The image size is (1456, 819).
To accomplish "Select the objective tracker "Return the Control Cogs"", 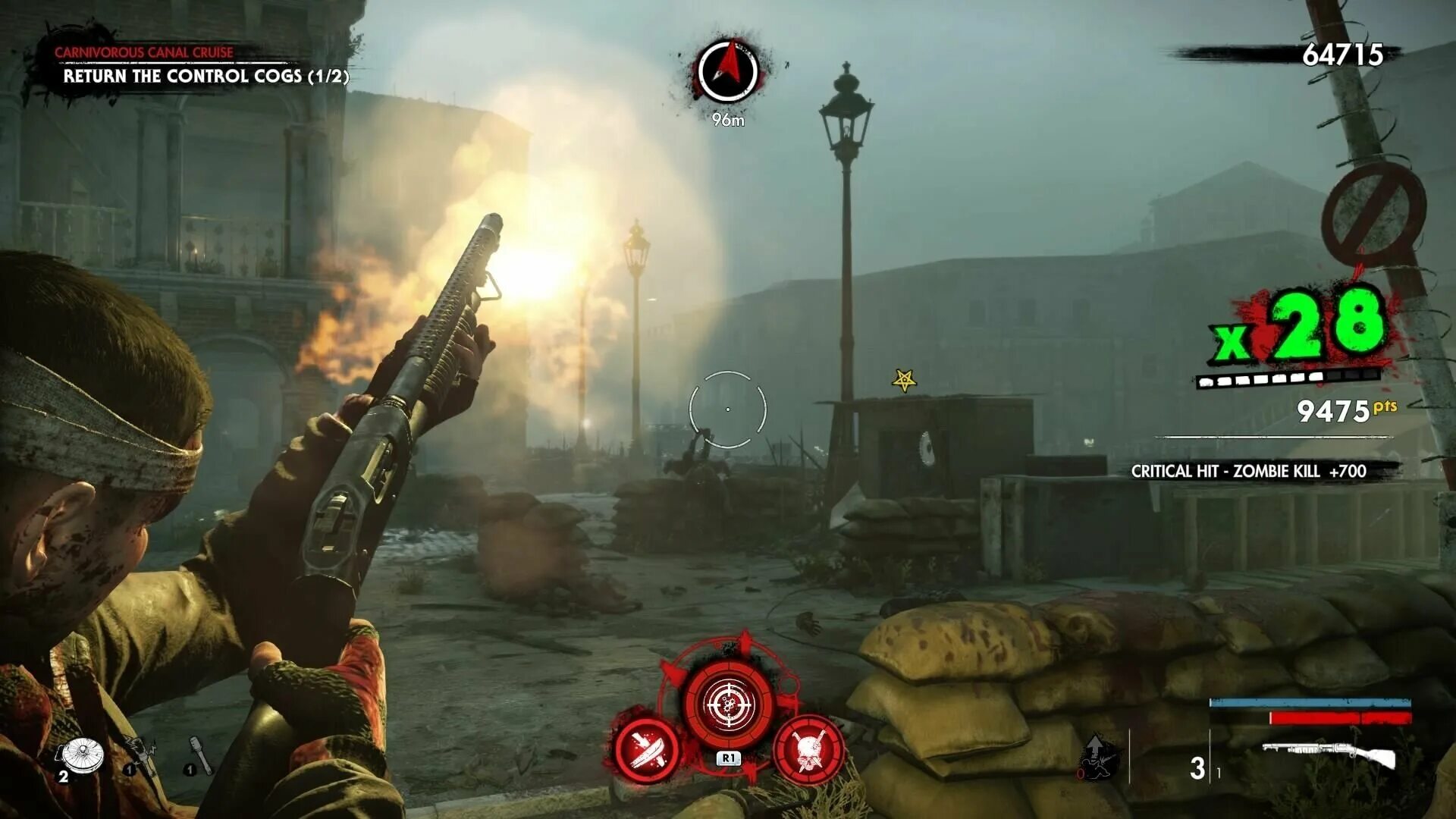I will [x=205, y=76].
